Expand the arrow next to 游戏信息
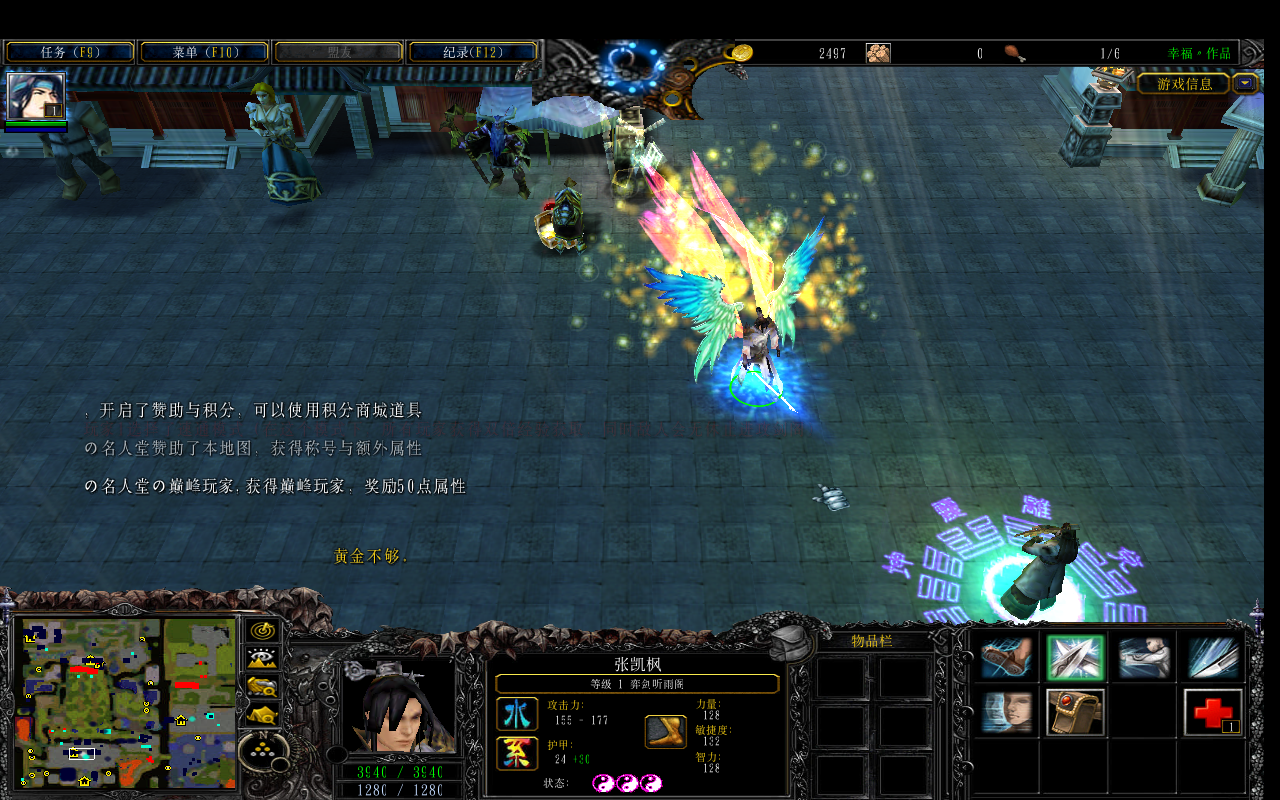Screen dimensions: 1280x800 coord(1243,84)
